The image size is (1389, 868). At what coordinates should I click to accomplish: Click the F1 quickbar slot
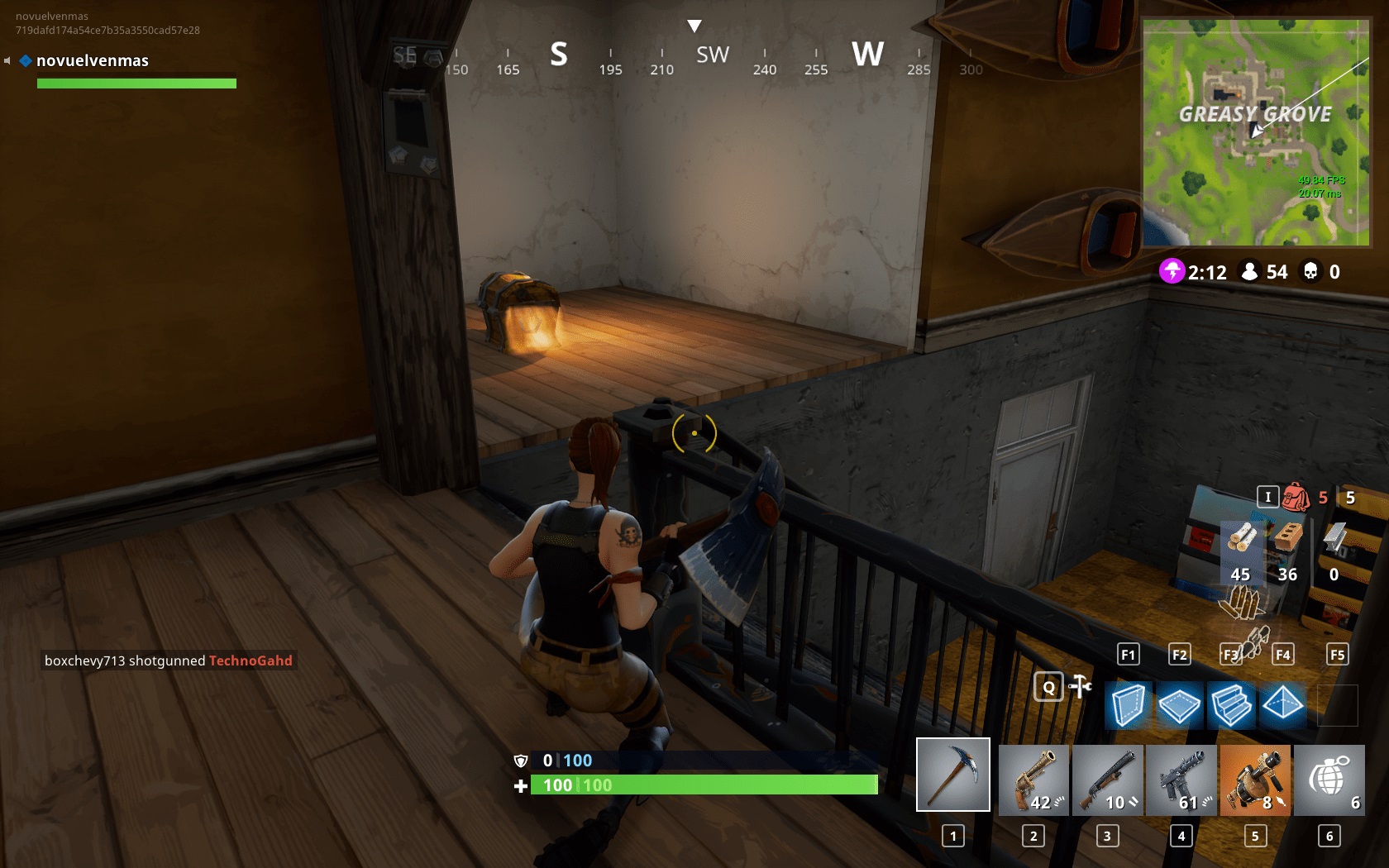[1128, 654]
